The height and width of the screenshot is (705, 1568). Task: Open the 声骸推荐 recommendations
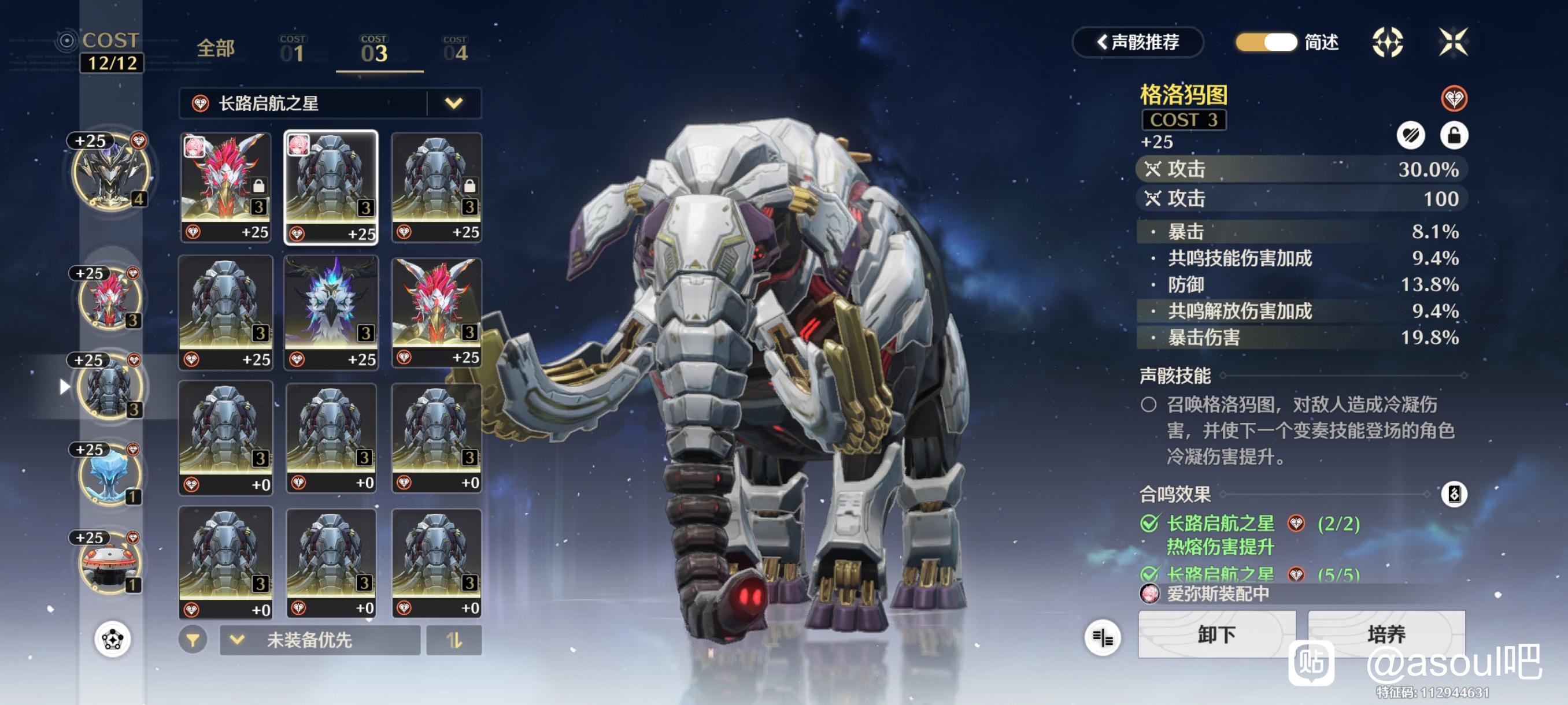1137,43
